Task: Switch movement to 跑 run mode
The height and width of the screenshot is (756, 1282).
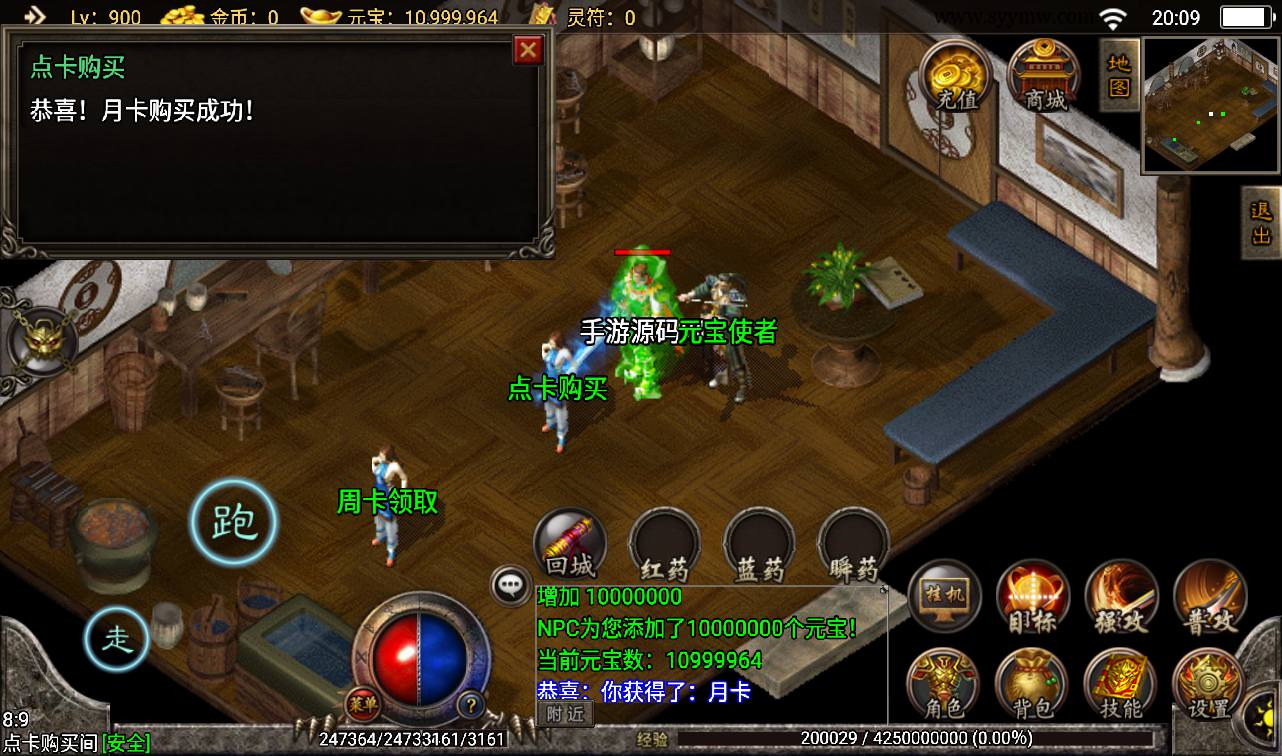Action: 234,522
